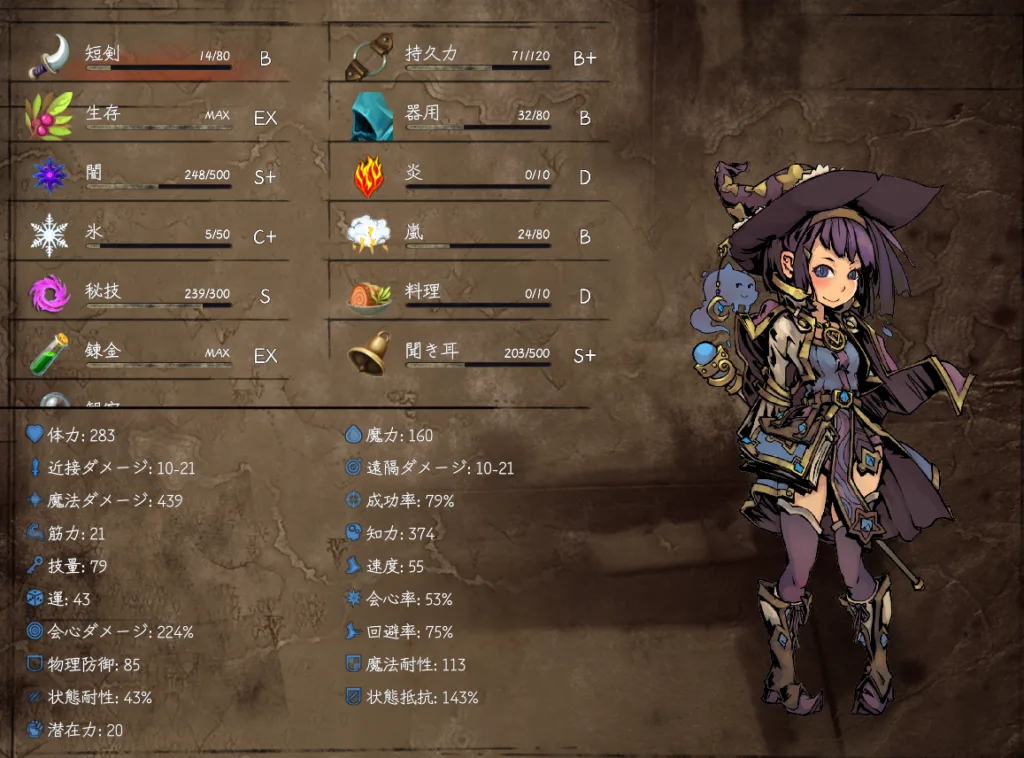Select the 料理 cooking skill entry
The height and width of the screenshot is (758, 1024).
pos(470,295)
